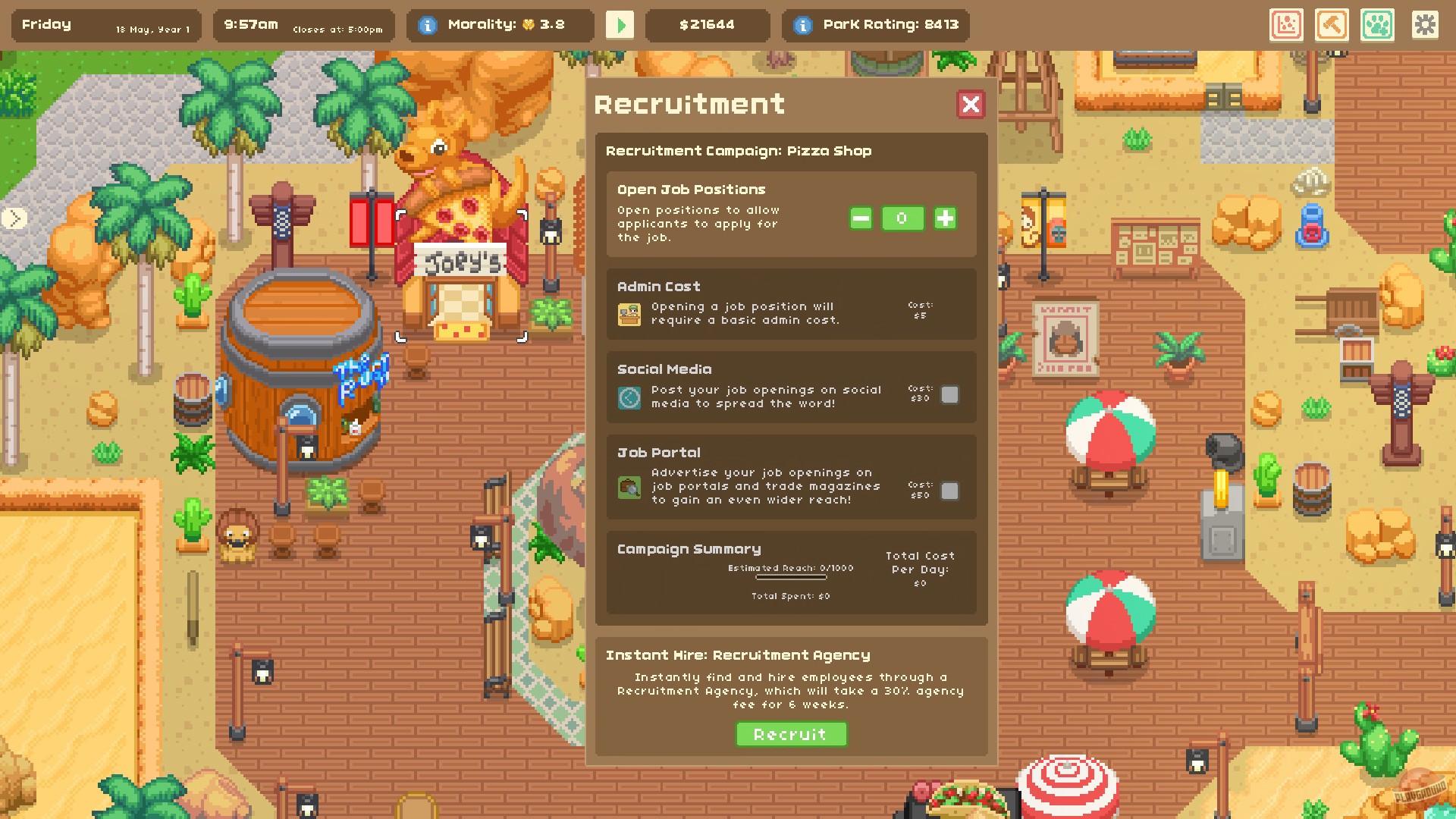Click the Instant Hire: Recruitment Agency heading

738,654
